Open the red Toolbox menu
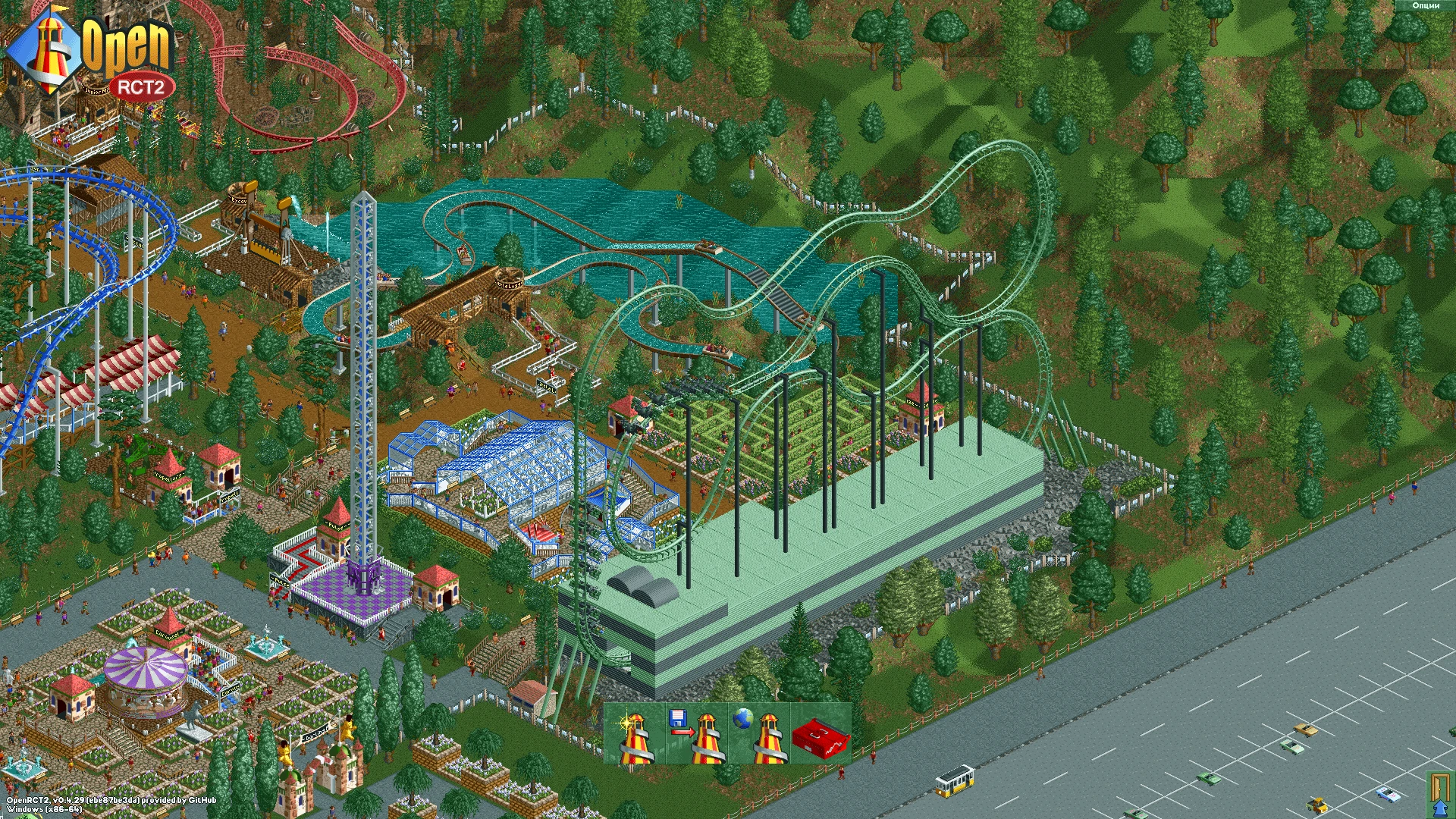 [823, 733]
